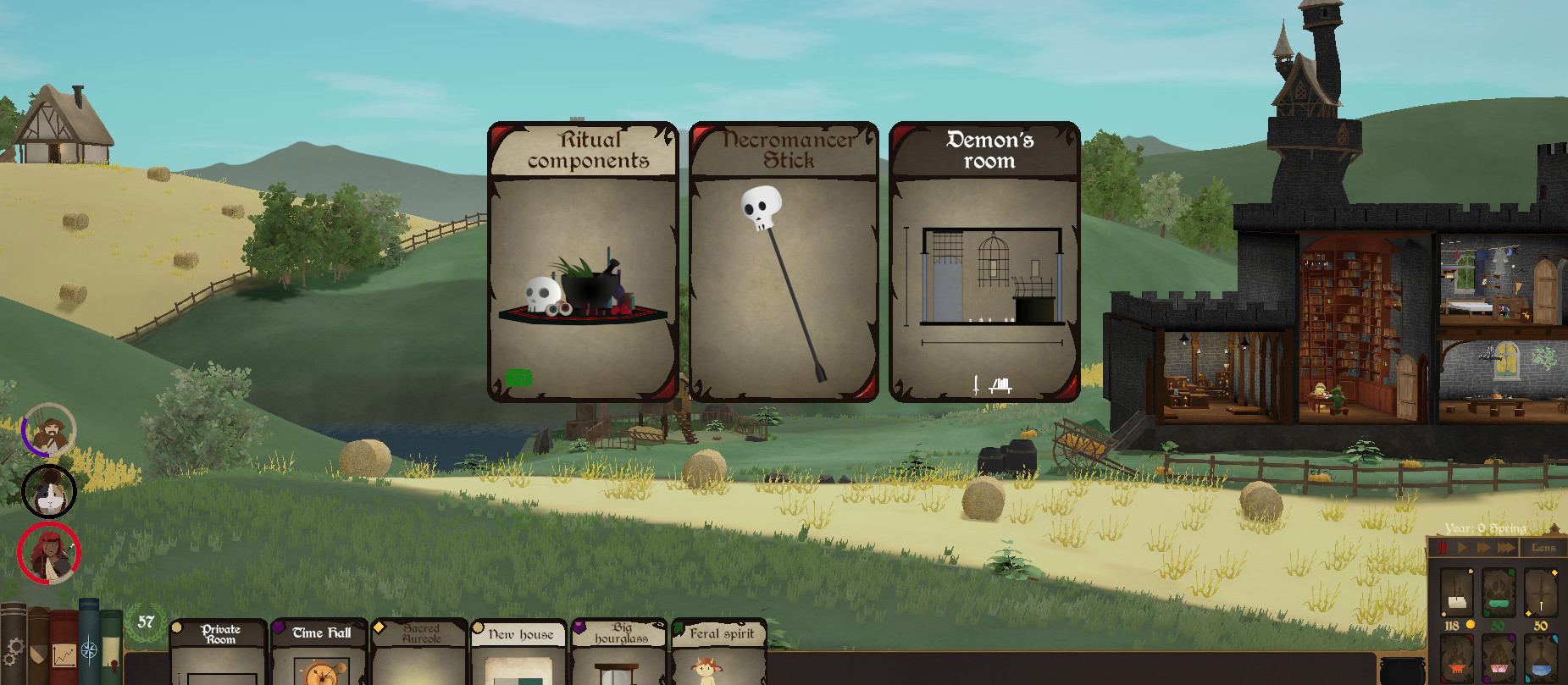This screenshot has height=685, width=1568.
Task: Open the gears settings book
Action: pos(13,648)
